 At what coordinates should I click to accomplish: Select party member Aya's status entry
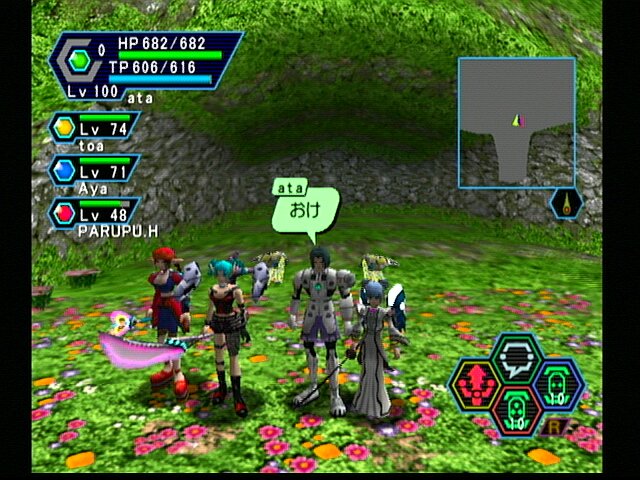point(94,169)
